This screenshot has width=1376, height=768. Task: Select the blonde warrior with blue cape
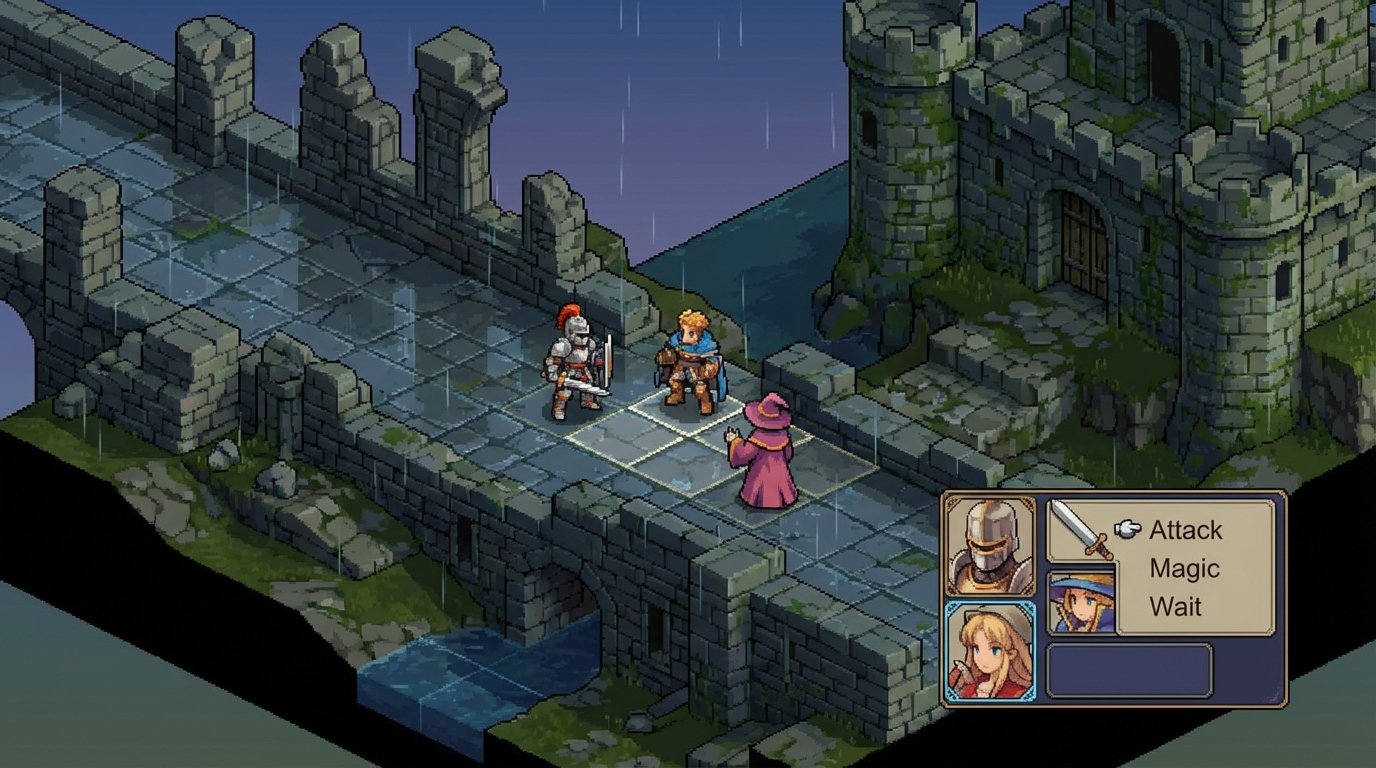[690, 360]
